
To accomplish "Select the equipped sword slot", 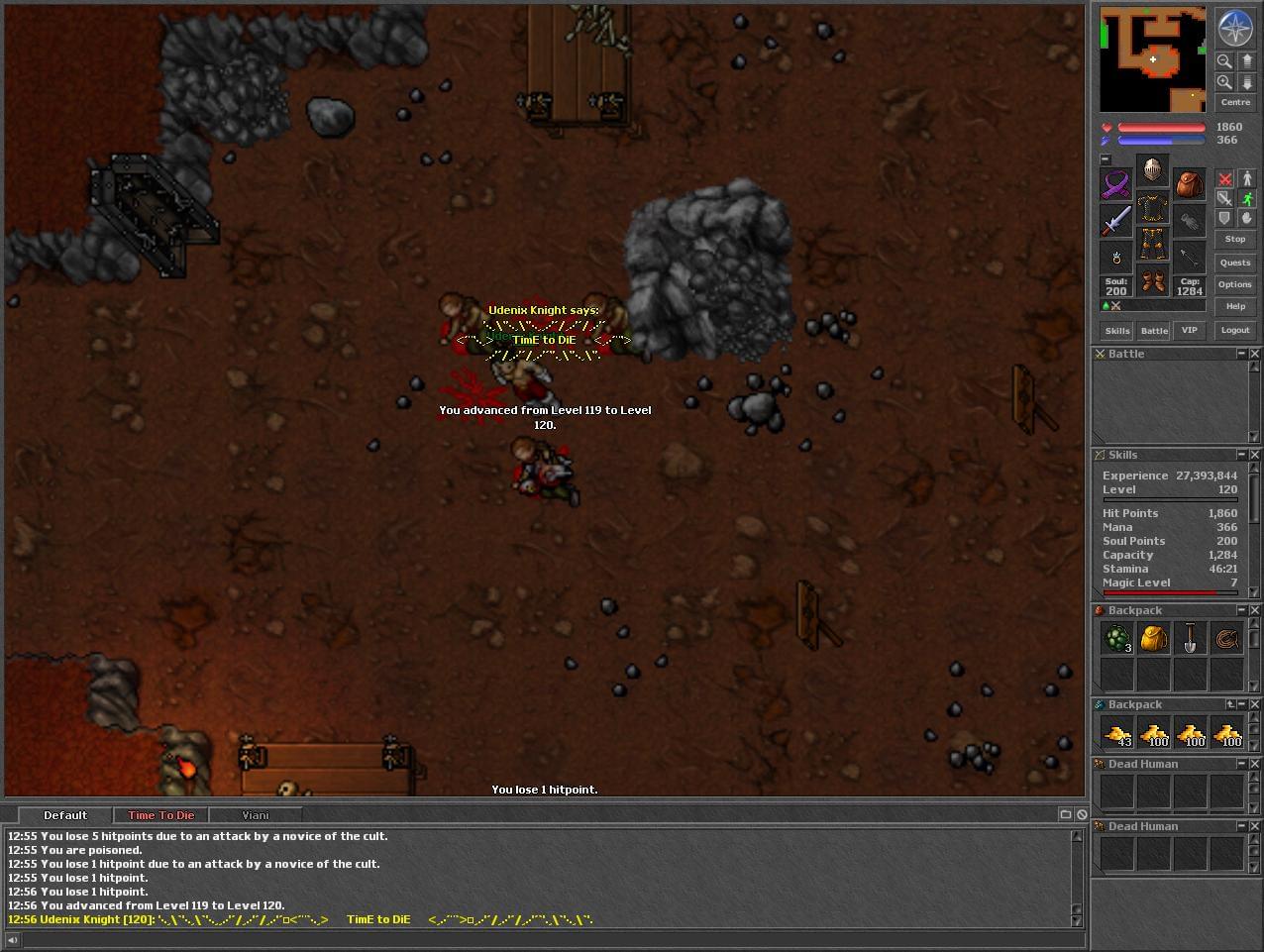I will pos(1116,220).
